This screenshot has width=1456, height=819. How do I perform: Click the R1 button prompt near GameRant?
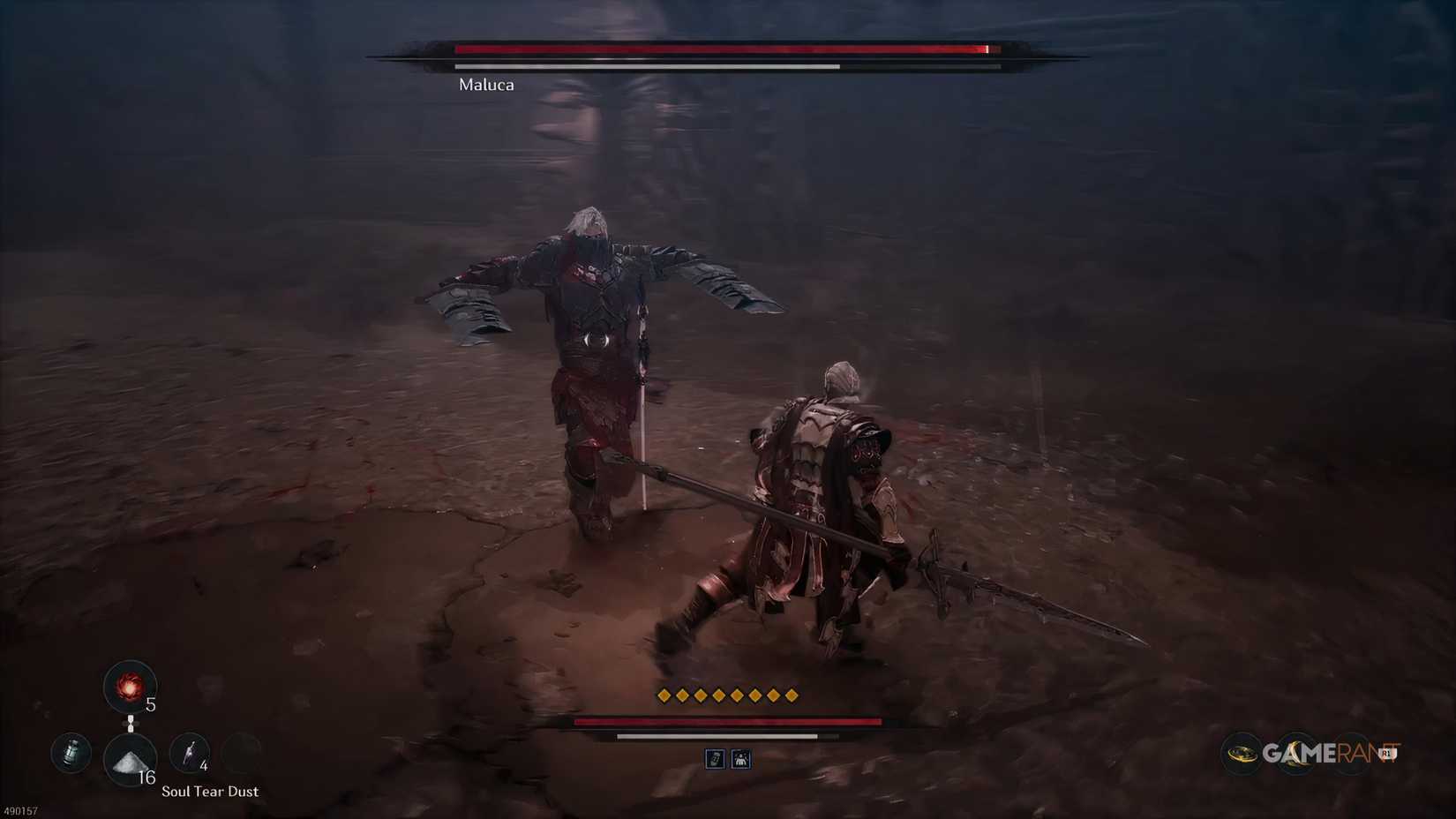click(1388, 753)
